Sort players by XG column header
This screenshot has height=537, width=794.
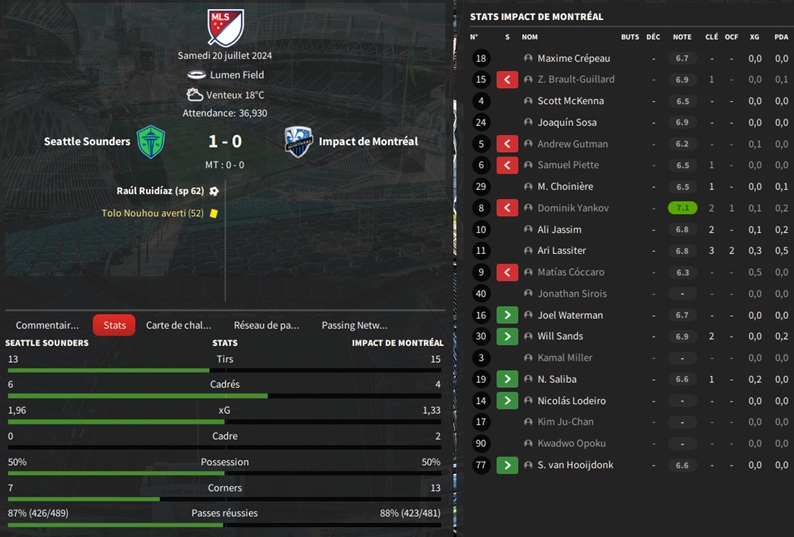point(755,37)
